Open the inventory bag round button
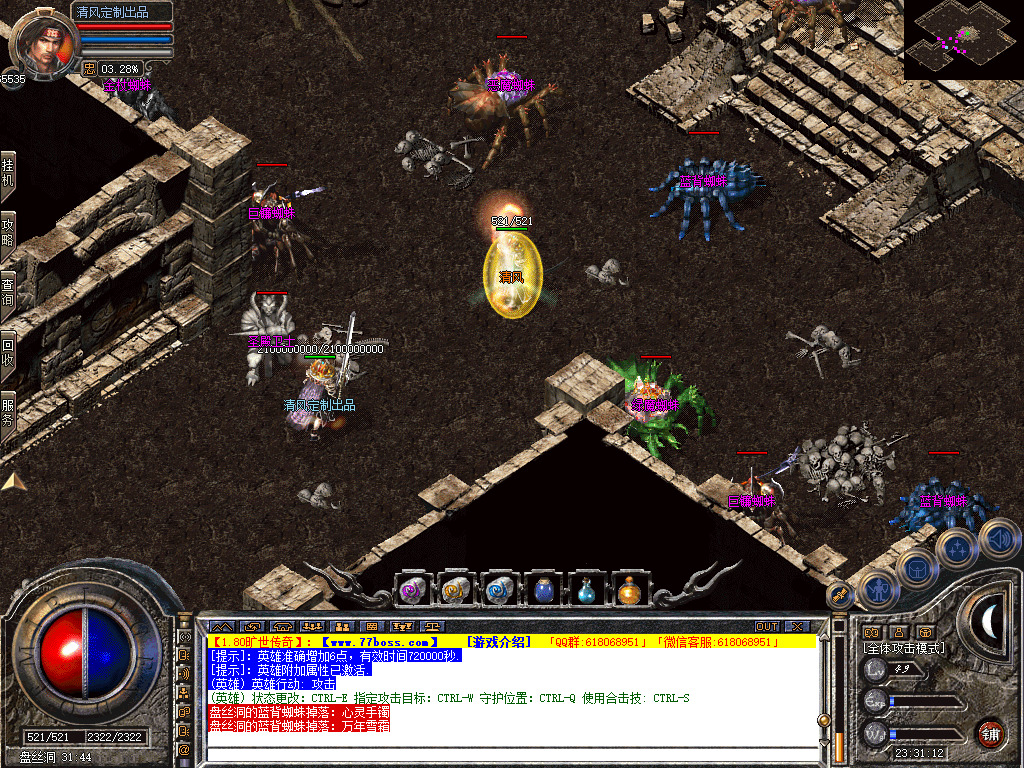 (x=916, y=568)
